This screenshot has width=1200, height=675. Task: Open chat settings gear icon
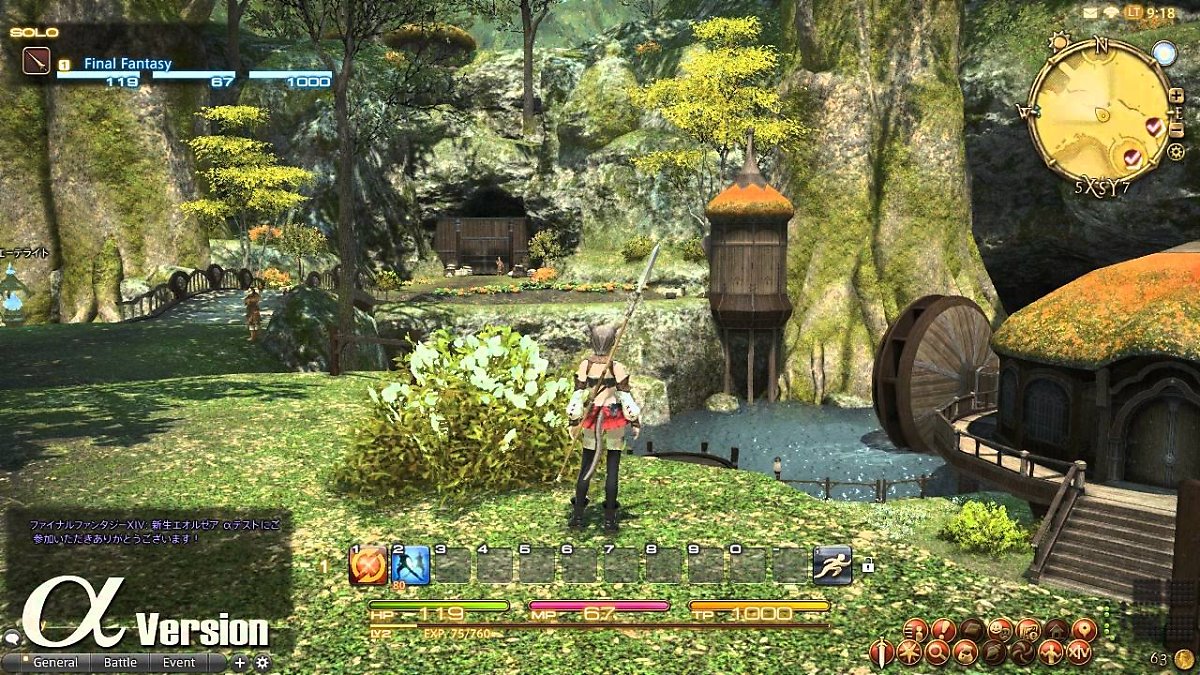point(263,662)
